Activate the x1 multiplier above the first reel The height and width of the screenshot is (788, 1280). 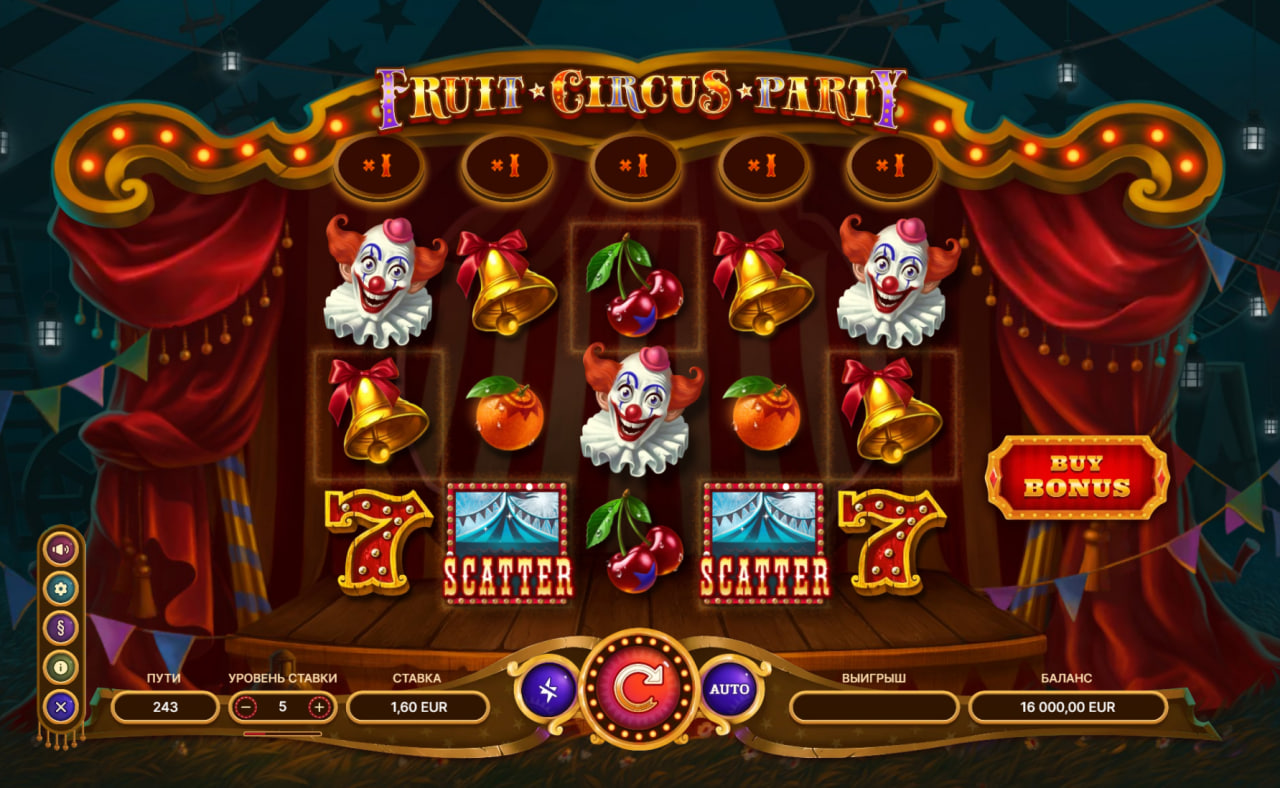click(378, 165)
